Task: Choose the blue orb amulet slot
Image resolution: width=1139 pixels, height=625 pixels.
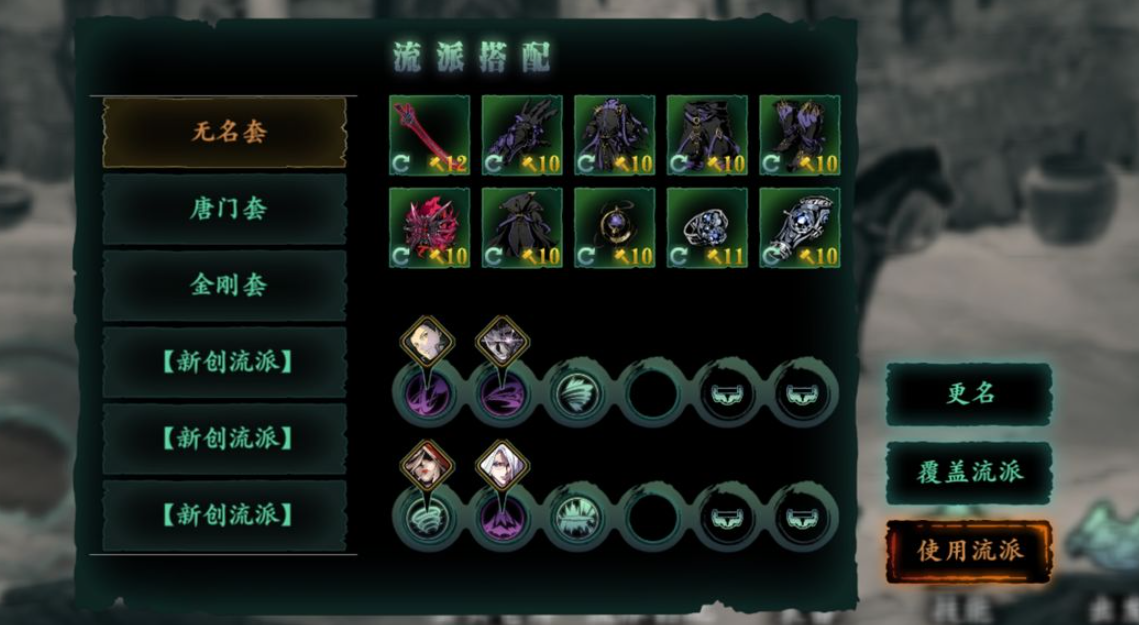Action: [614, 228]
